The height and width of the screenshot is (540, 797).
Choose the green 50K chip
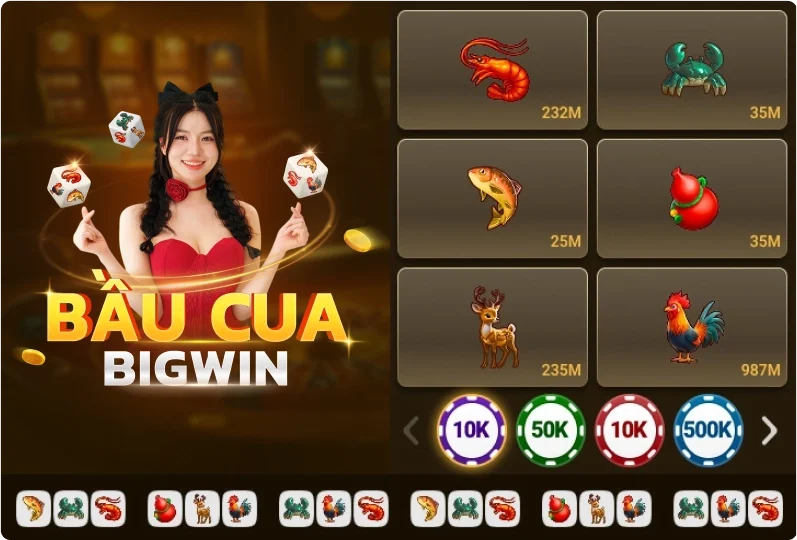pyautogui.click(x=550, y=431)
